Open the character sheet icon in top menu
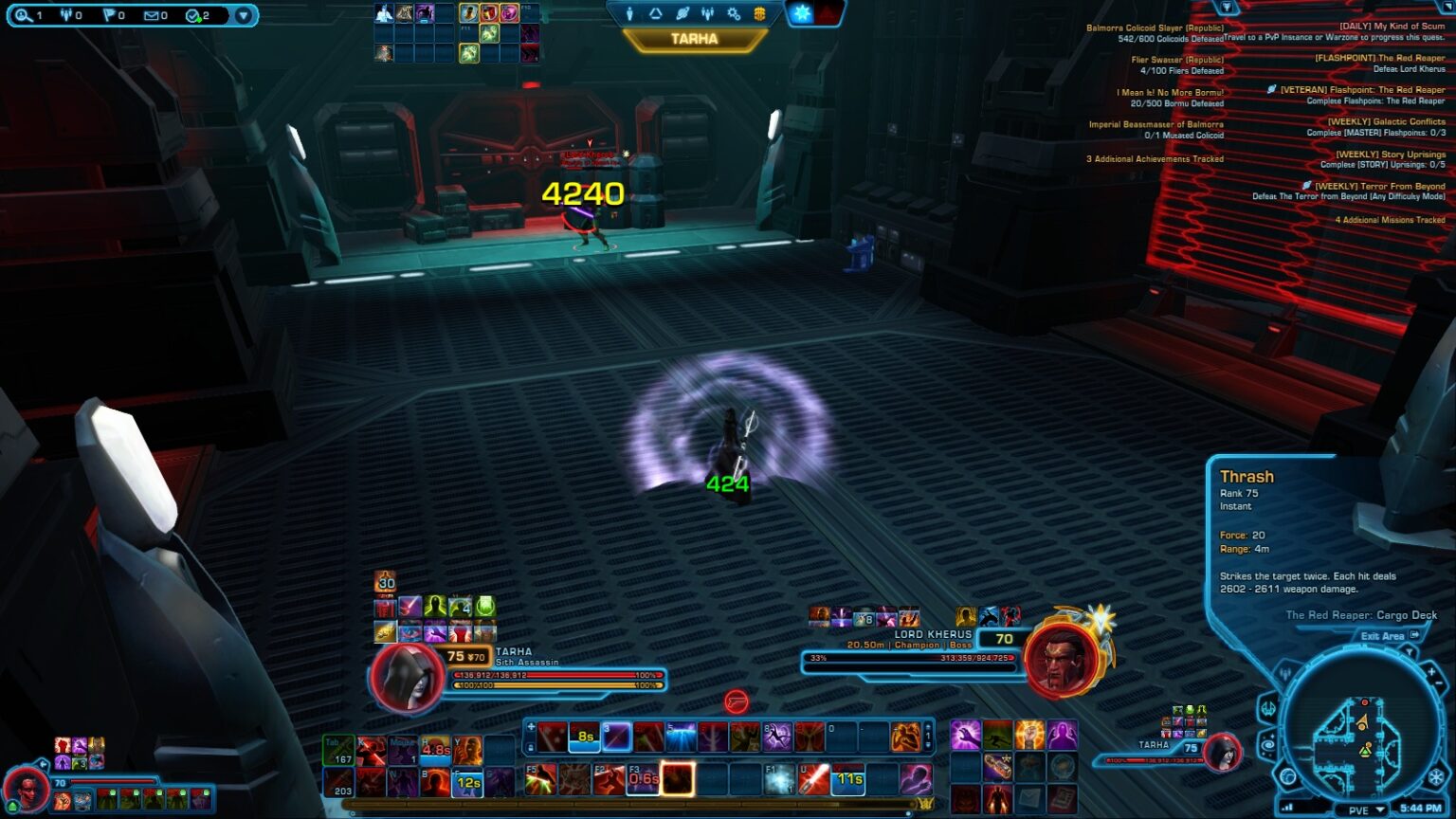The image size is (1456, 819). [628, 13]
